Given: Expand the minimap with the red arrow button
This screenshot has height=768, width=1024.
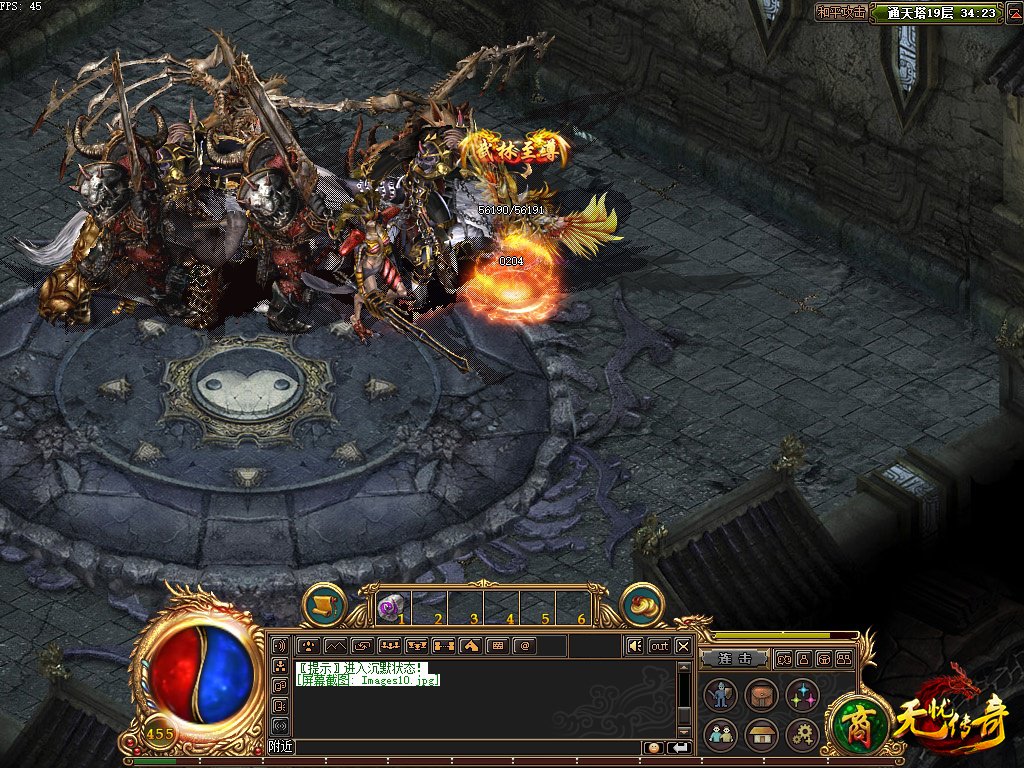Looking at the screenshot, I should coord(1011,13).
